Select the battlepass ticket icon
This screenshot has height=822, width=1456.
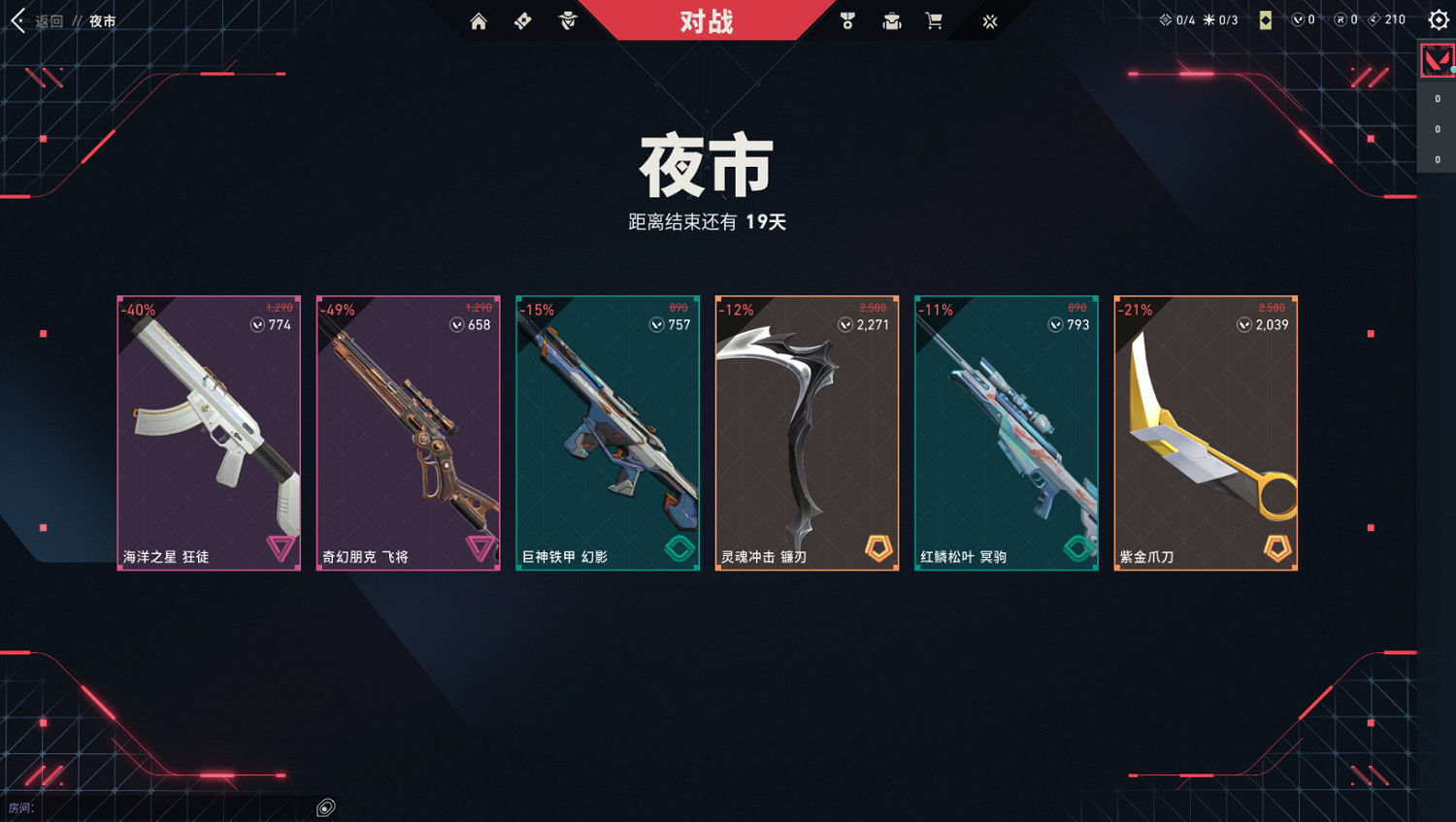[x=522, y=19]
